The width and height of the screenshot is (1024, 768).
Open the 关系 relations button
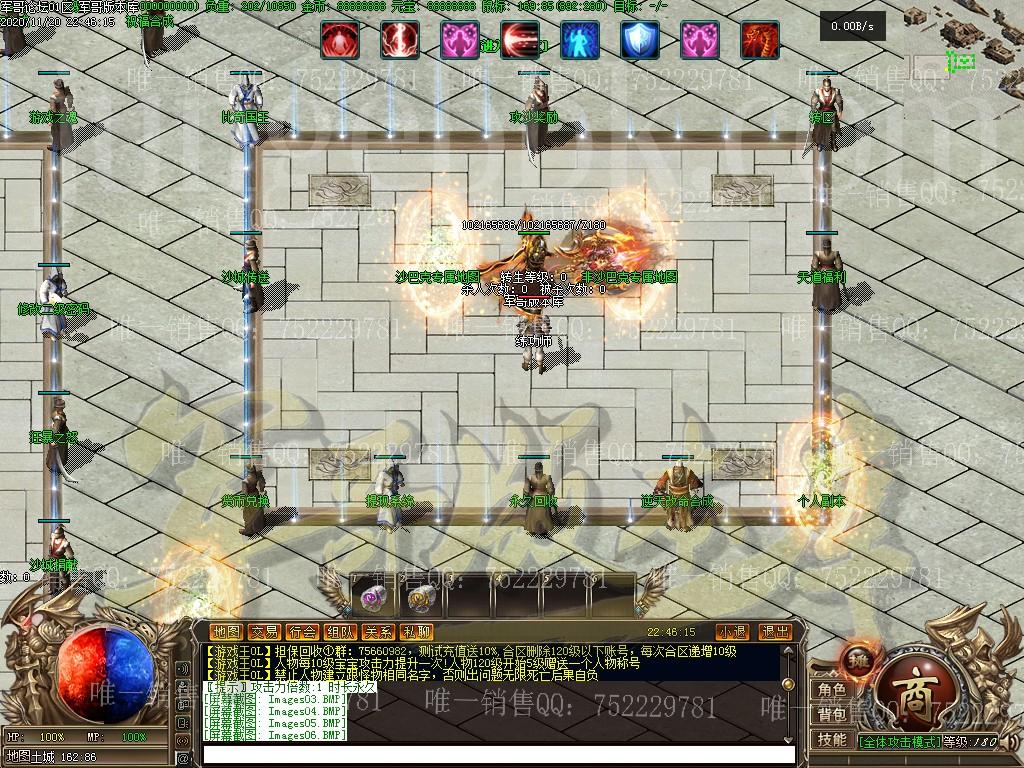click(x=379, y=632)
